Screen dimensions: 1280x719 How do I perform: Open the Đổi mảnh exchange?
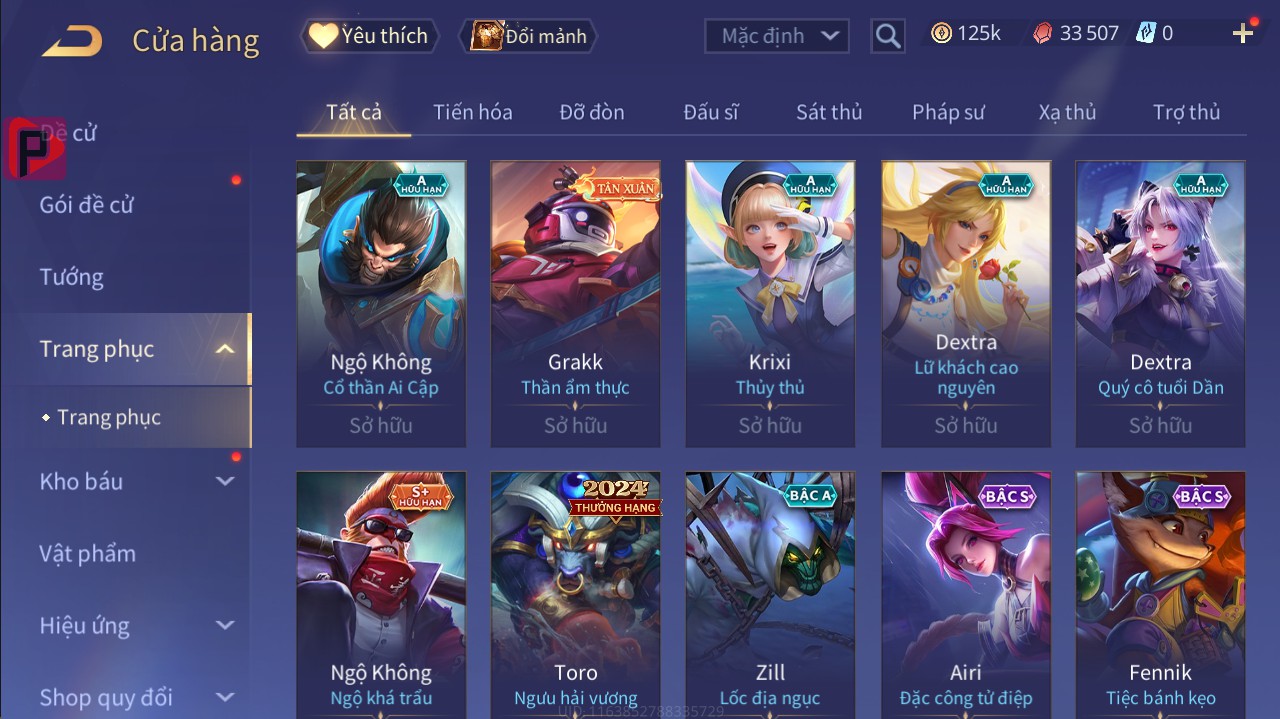(x=529, y=36)
